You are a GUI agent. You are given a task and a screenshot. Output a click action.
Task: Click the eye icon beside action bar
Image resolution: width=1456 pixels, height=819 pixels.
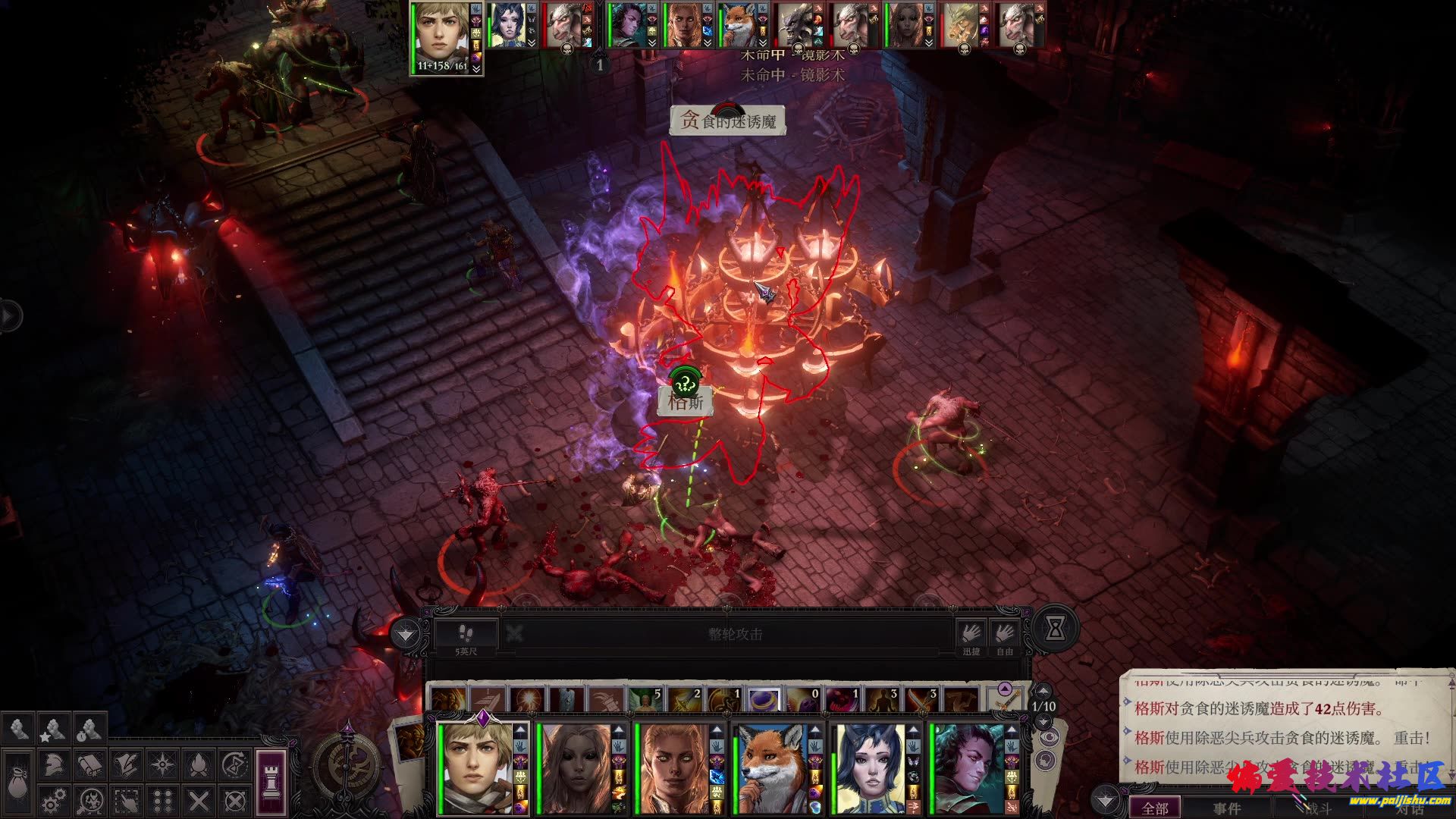1049,737
